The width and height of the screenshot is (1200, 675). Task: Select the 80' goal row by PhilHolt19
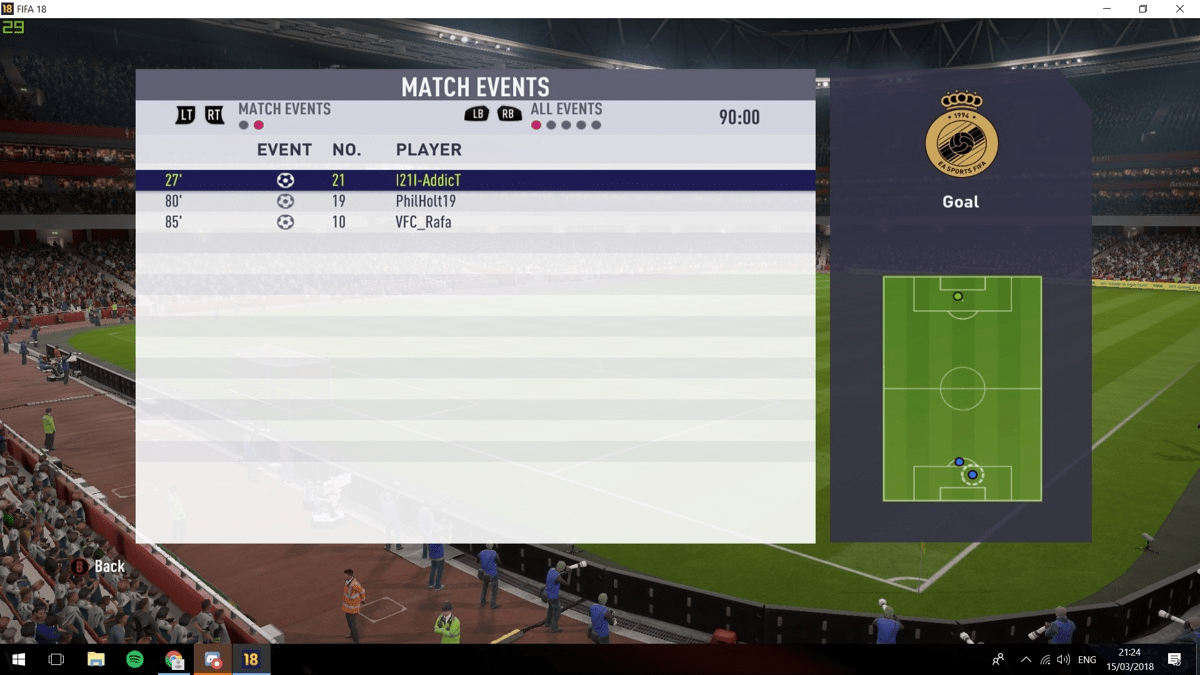[x=475, y=202]
